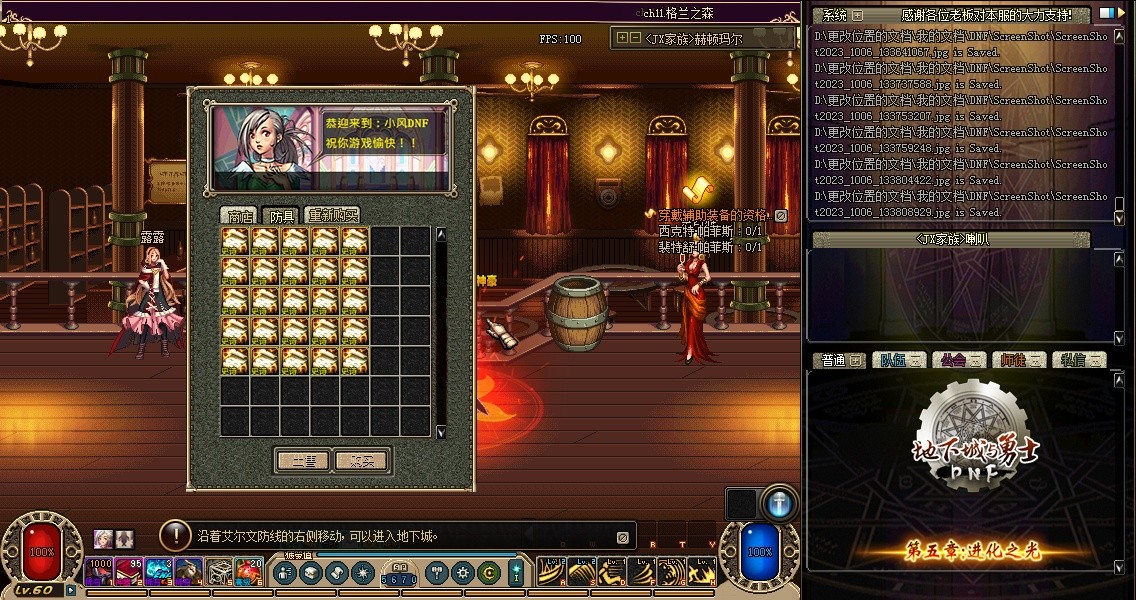
Task: Close the hint message about 艾尔文防线
Action: [x=622, y=537]
